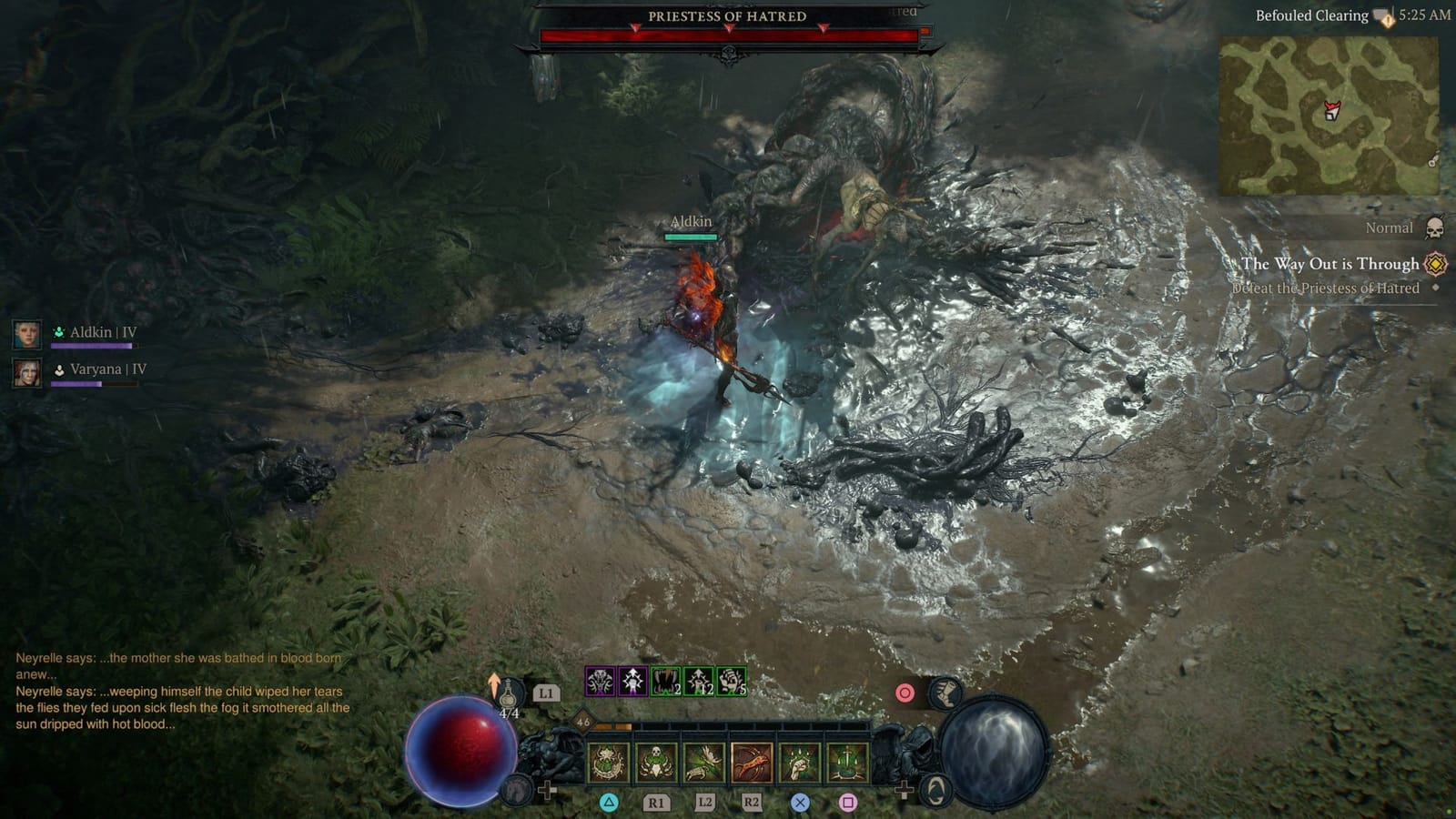Select the first skill mapped to the Triangle button
Image resolution: width=1456 pixels, height=819 pixels.
click(606, 763)
